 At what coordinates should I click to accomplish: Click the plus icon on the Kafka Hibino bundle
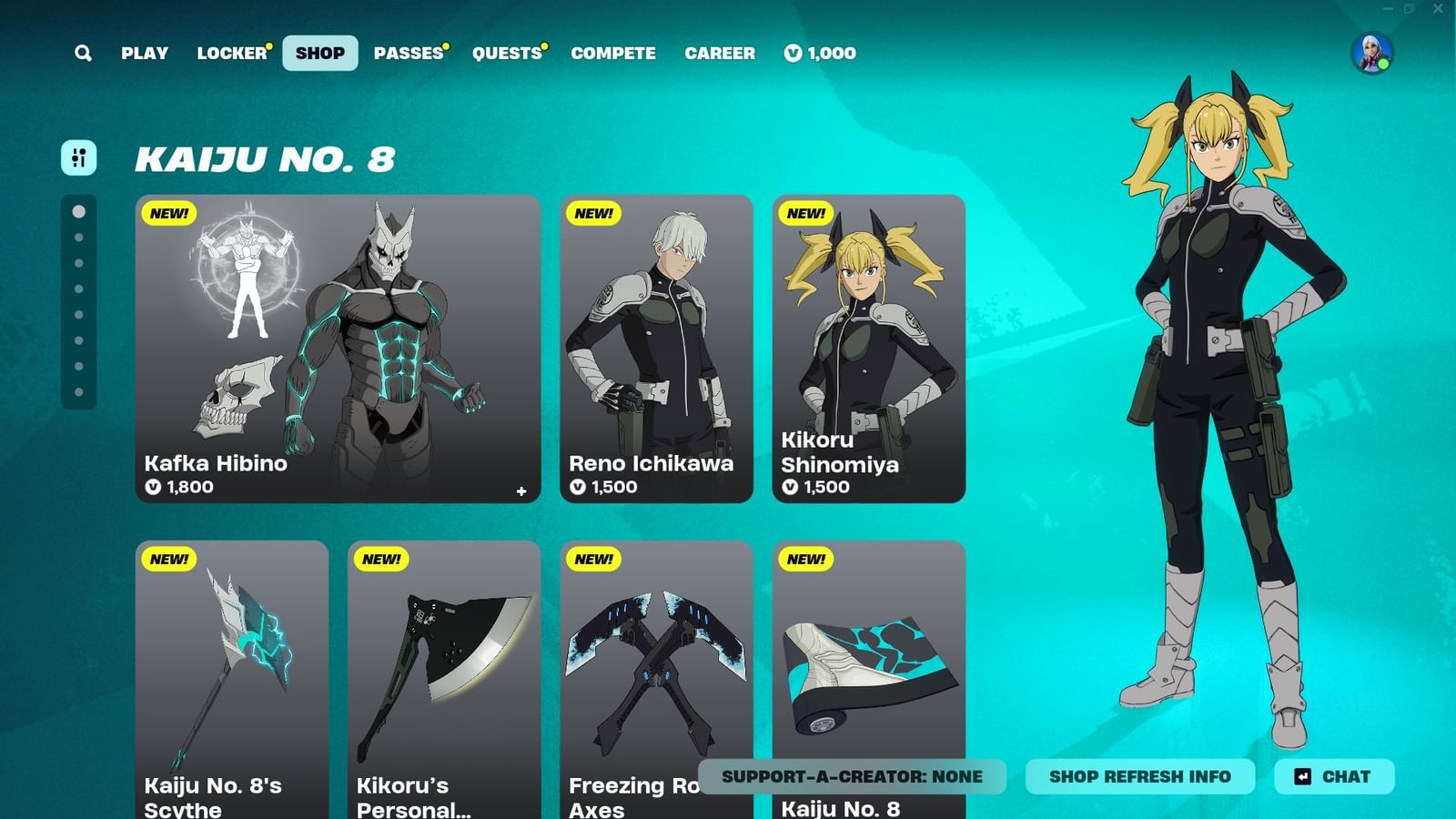(x=521, y=490)
